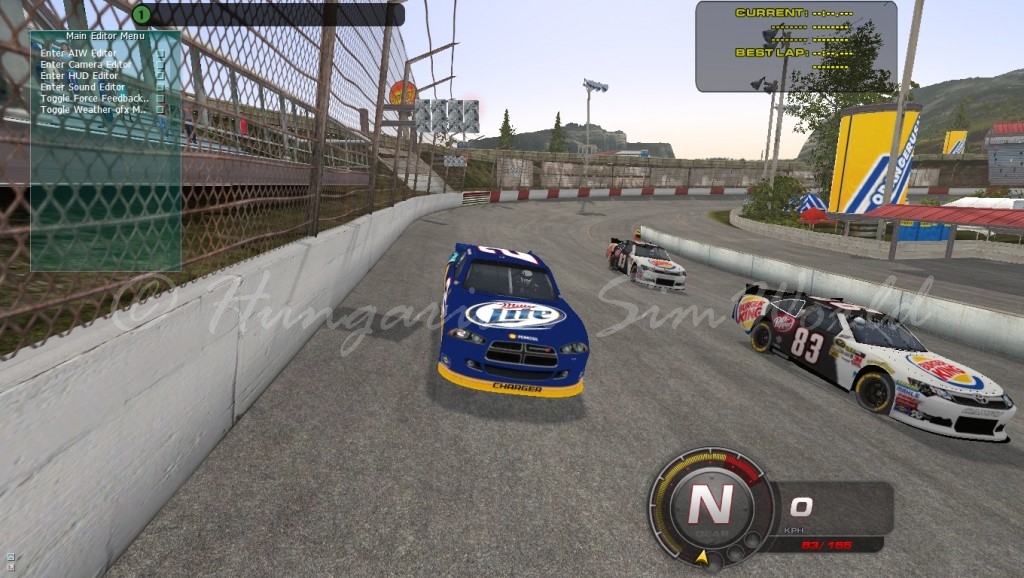Open the Camera Editor entry

click(85, 64)
